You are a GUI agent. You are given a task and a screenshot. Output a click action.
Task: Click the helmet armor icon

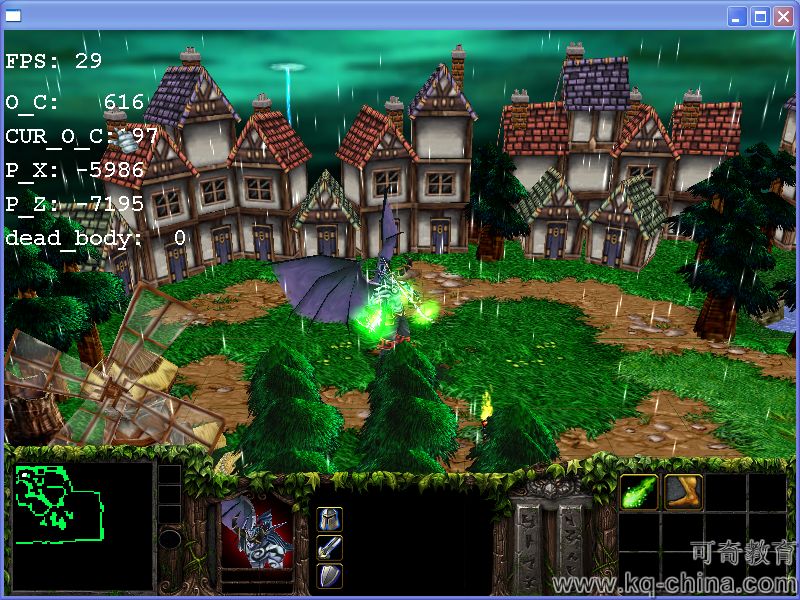[330, 519]
